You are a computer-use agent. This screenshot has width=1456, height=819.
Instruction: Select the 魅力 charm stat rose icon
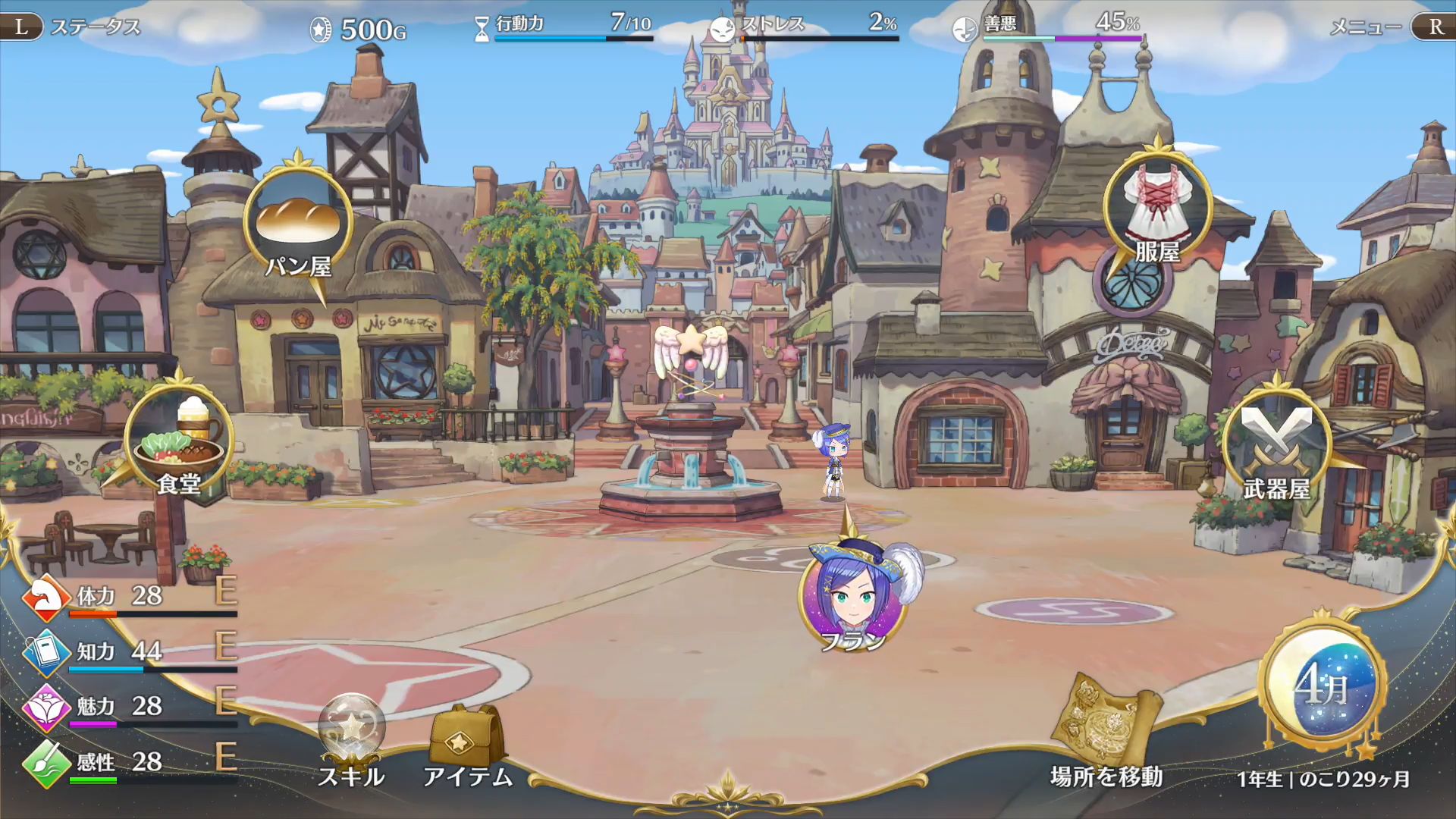(45, 708)
